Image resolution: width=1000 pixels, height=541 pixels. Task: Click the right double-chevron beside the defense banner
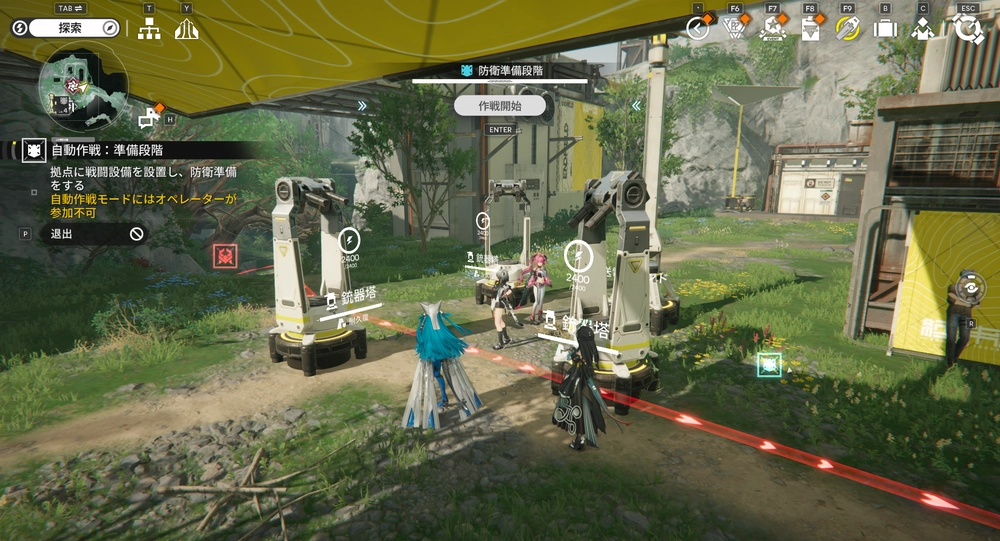point(362,105)
